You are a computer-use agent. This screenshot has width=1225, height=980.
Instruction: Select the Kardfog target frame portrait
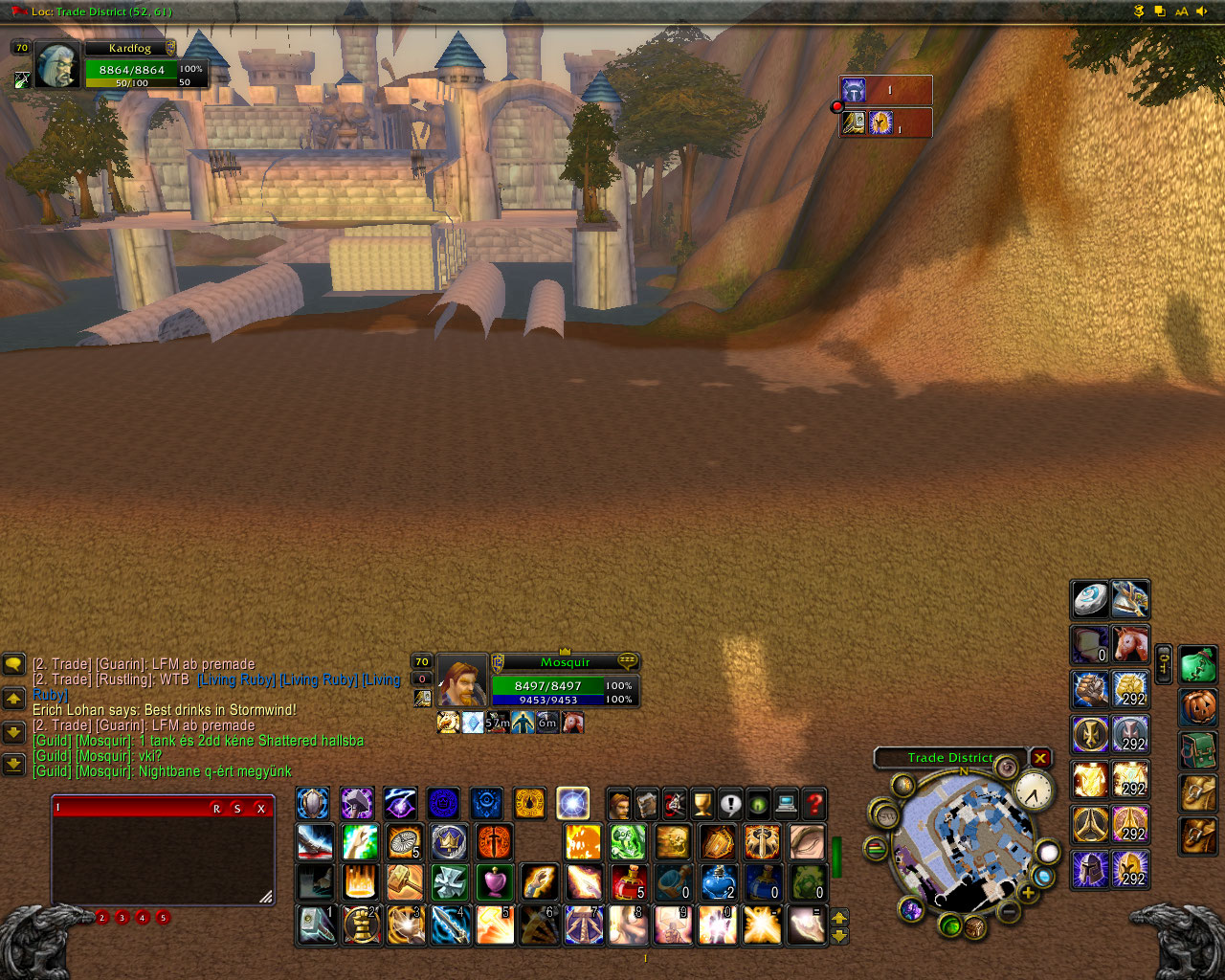tap(56, 67)
